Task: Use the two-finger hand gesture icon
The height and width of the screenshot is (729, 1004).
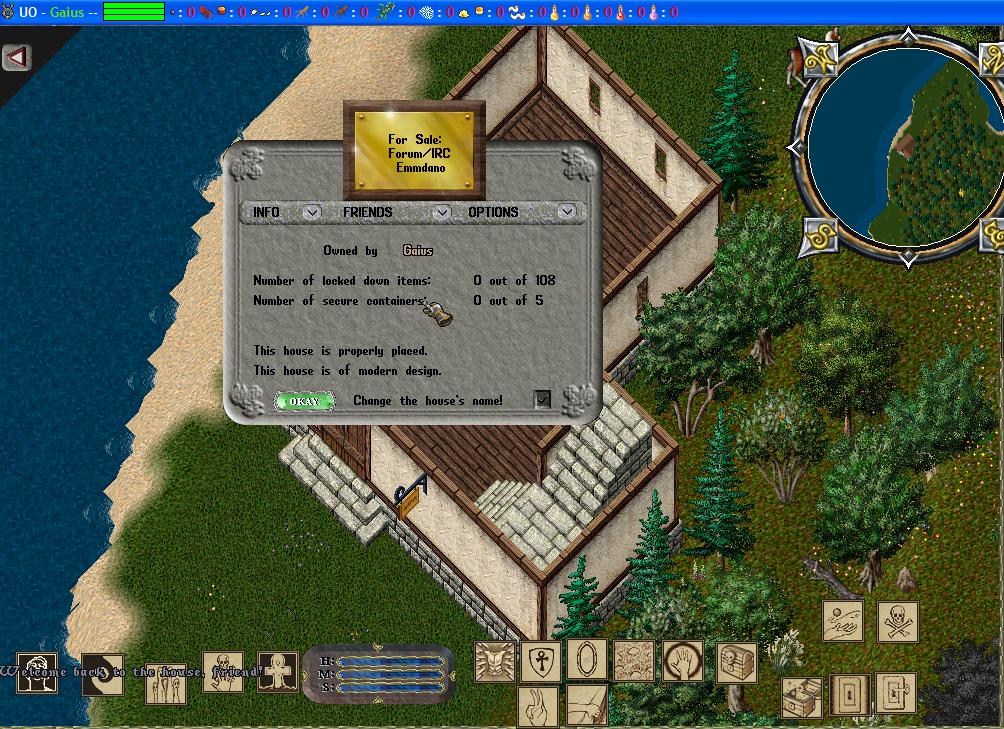Action: pos(538,706)
